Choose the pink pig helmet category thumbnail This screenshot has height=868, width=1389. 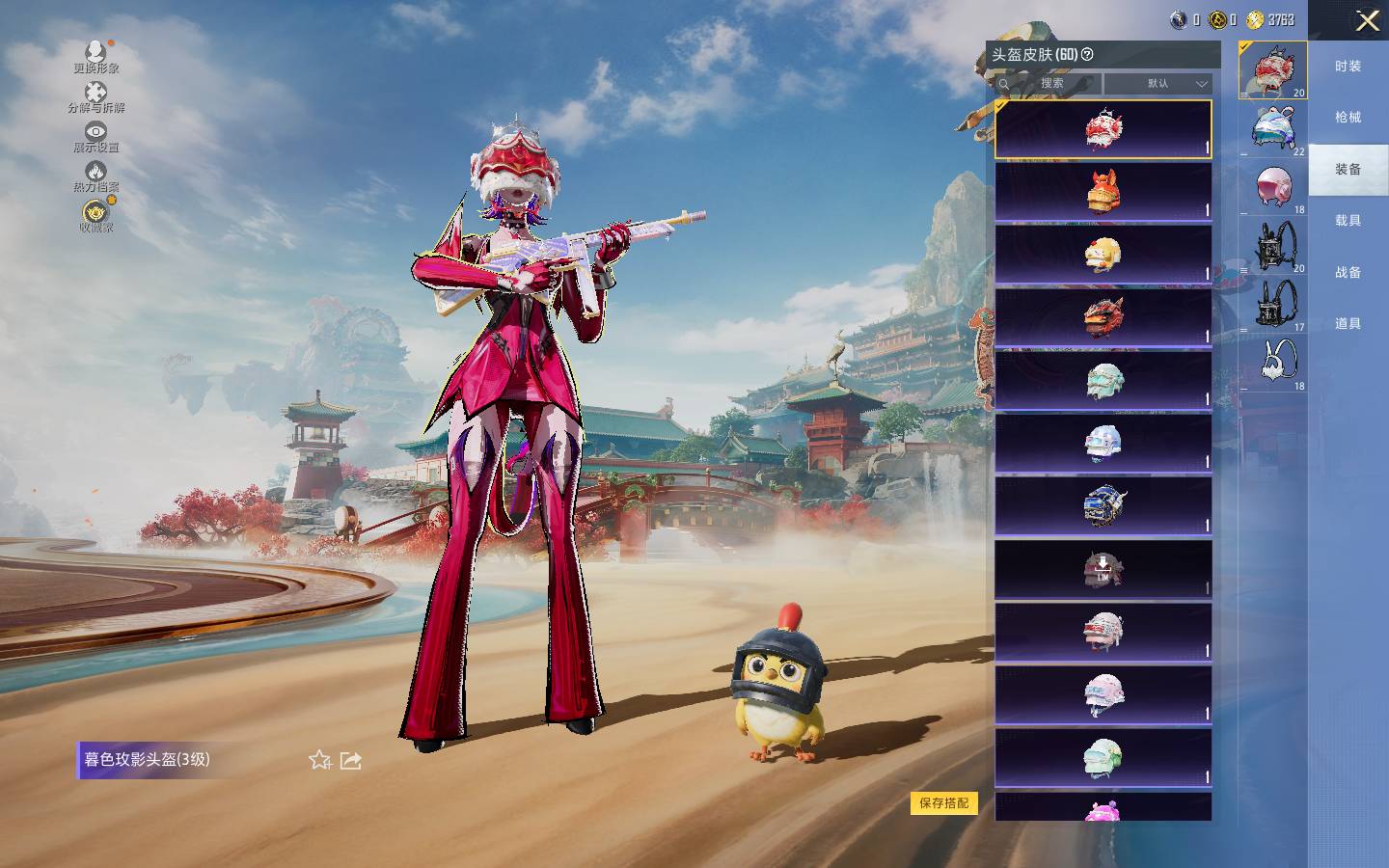(1273, 186)
